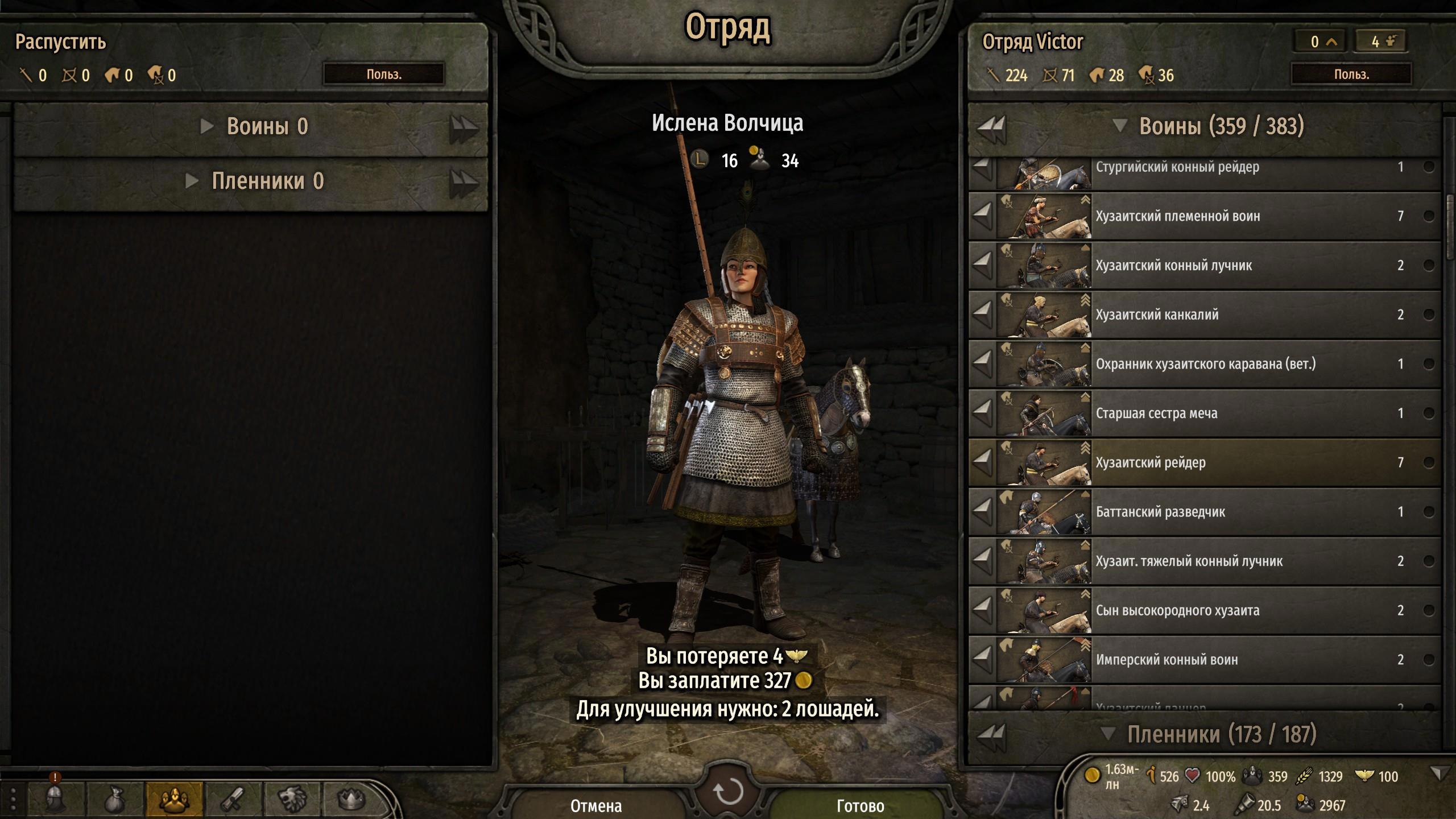Transfer all troops using Воины double arrow
The width and height of the screenshot is (1456, 819).
tap(991, 127)
